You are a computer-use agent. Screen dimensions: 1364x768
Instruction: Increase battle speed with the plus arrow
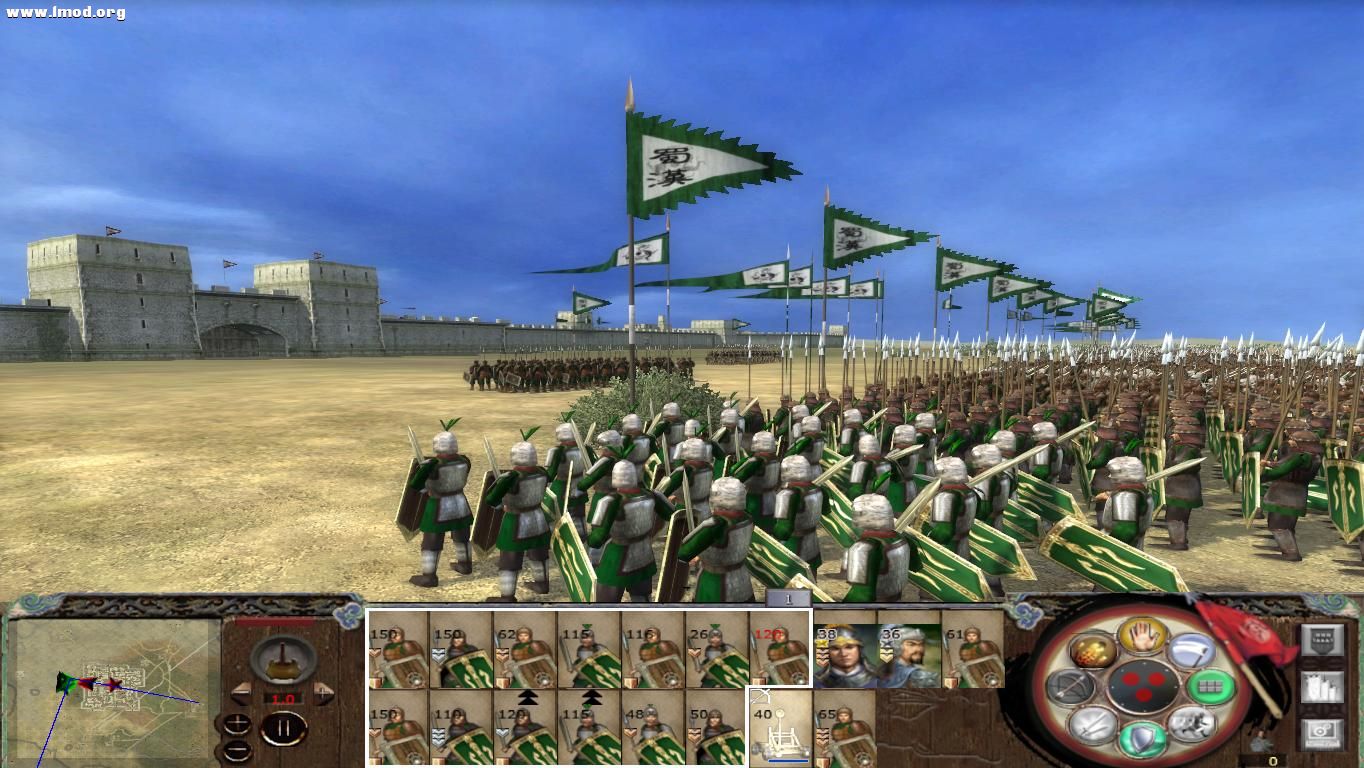tap(322, 693)
